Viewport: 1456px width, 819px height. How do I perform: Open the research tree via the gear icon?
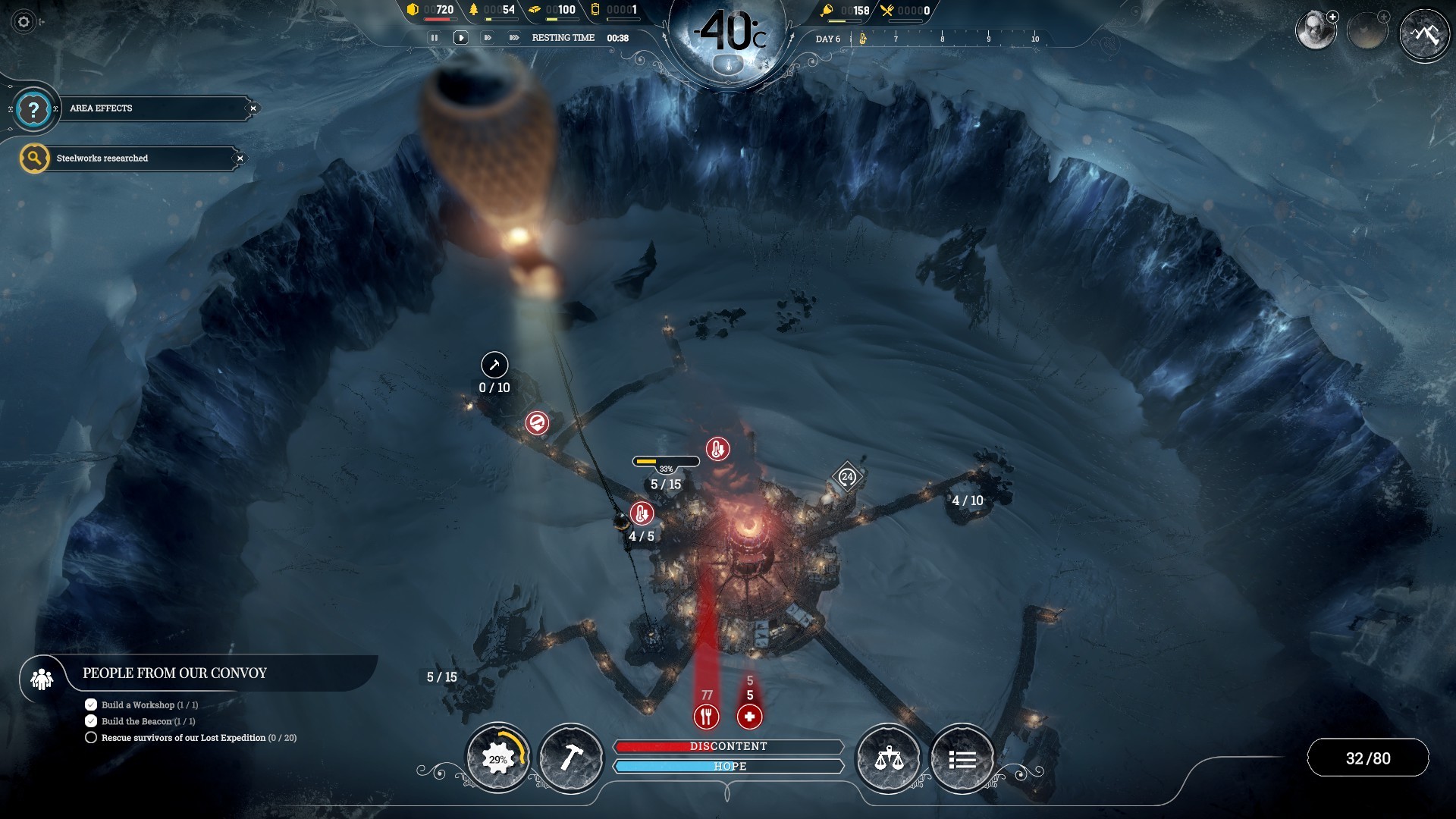498,758
